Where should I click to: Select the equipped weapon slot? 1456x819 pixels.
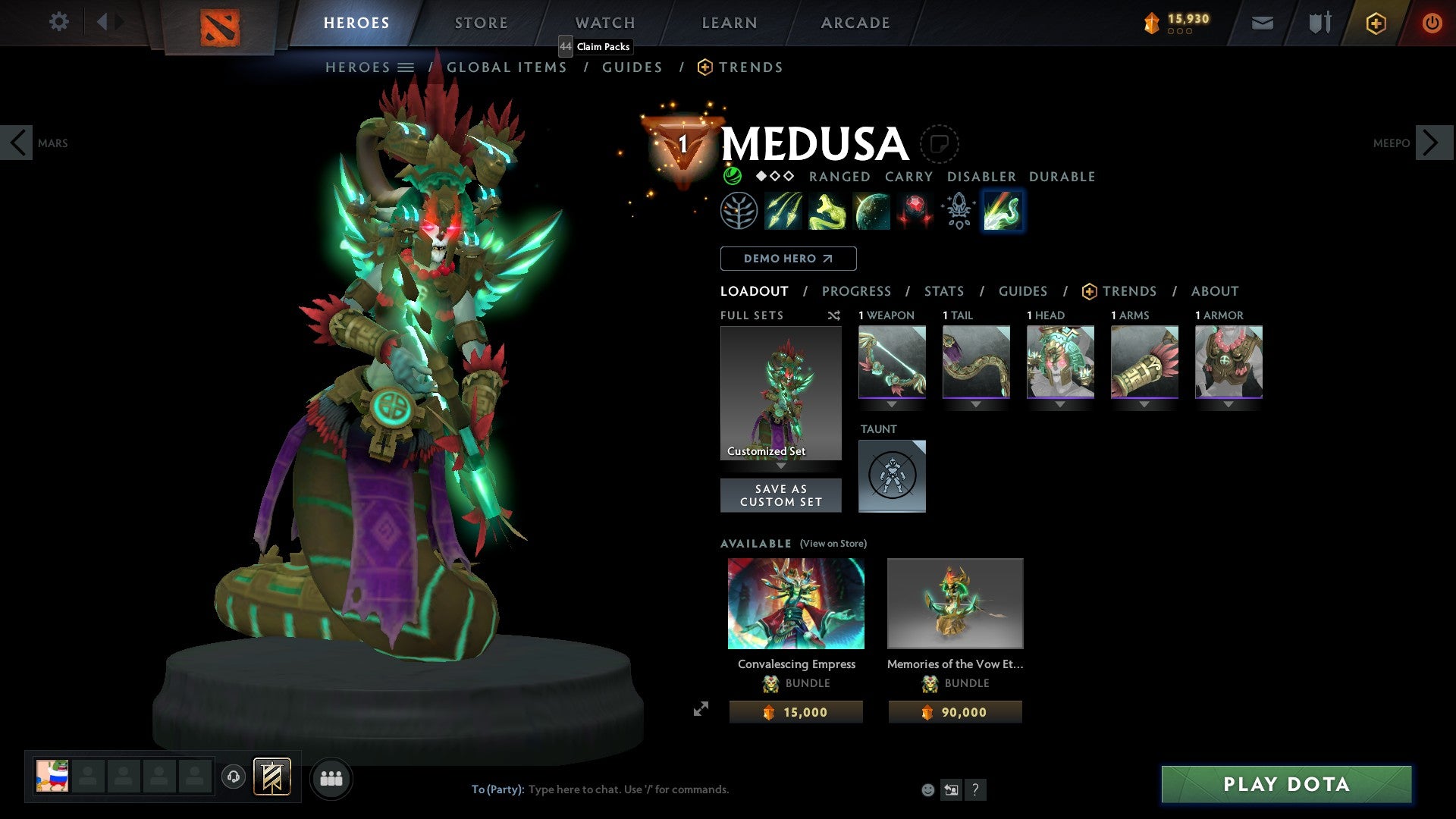click(892, 362)
